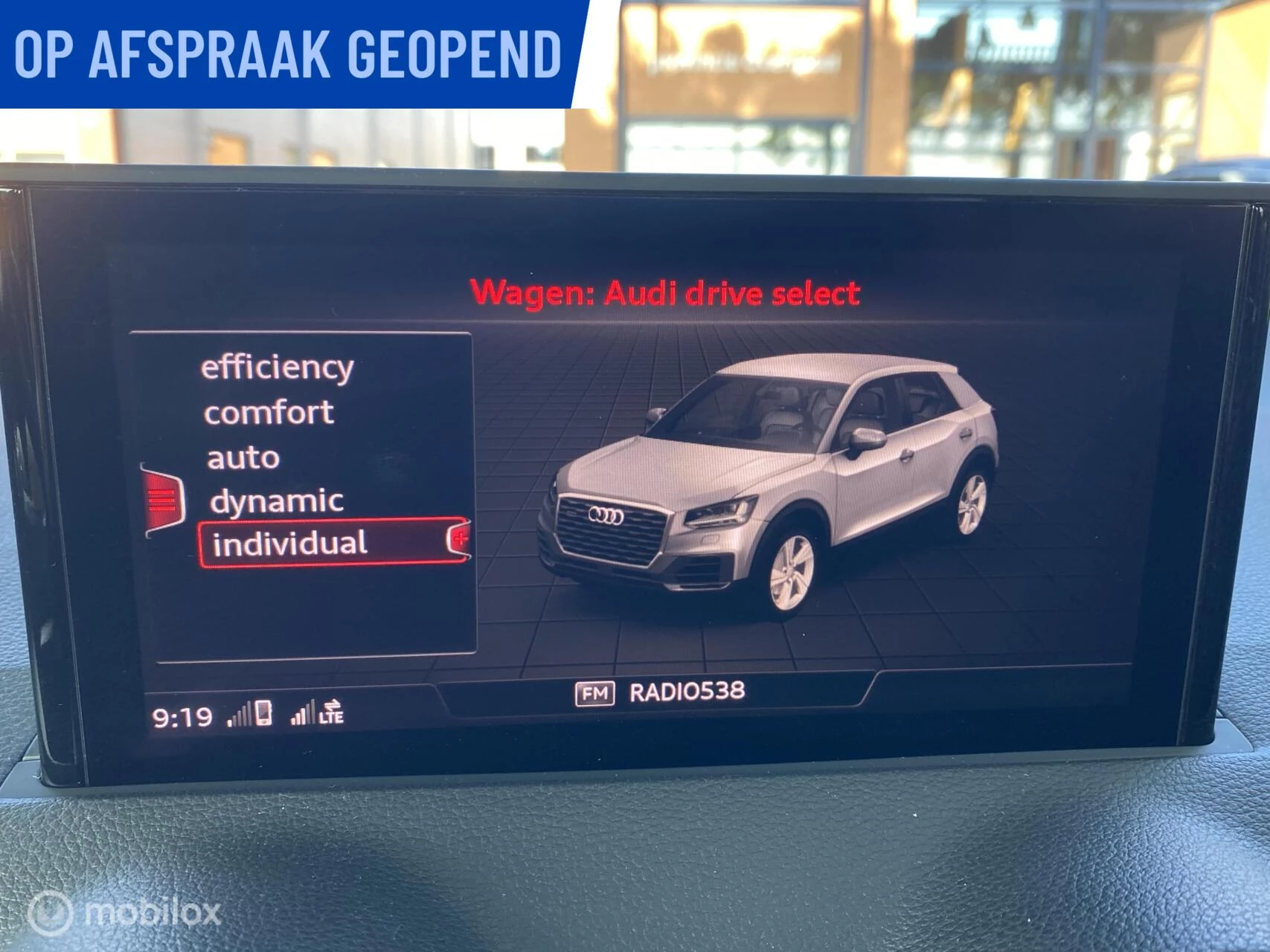Select the individual drive mode
The height and width of the screenshot is (952, 1270).
click(x=290, y=543)
